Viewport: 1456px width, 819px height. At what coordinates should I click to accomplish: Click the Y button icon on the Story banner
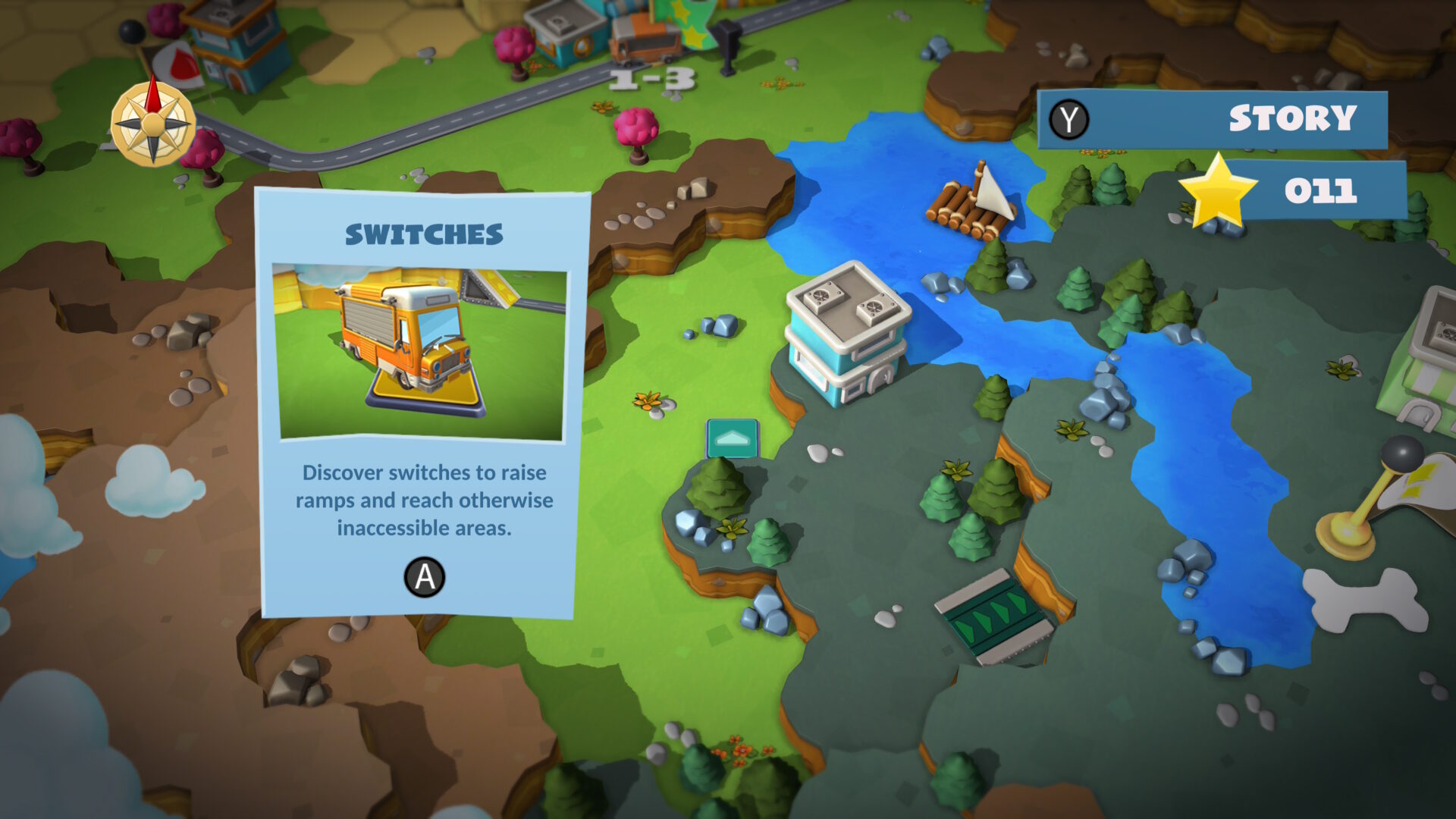[1069, 118]
